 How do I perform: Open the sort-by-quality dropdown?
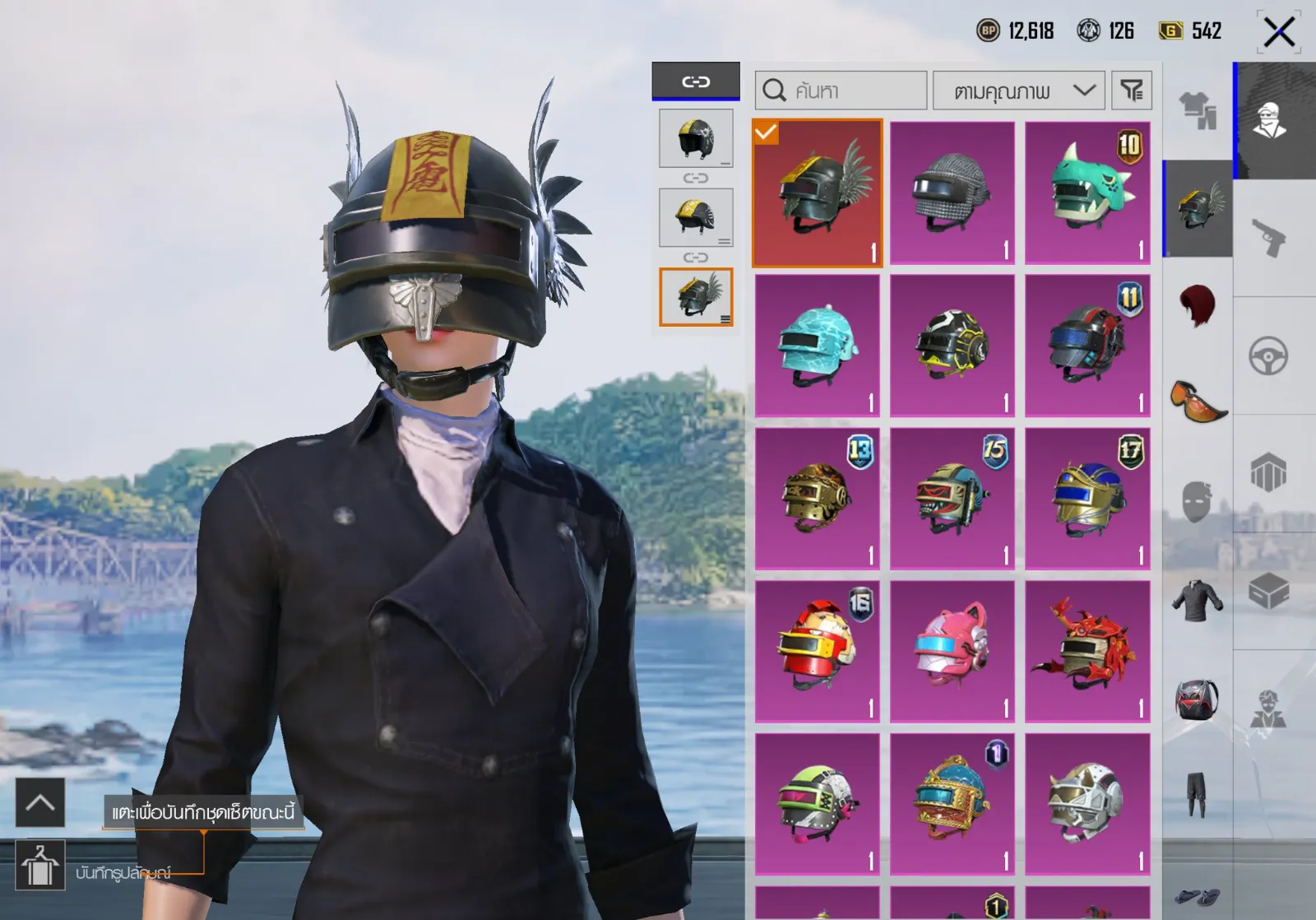[1020, 91]
